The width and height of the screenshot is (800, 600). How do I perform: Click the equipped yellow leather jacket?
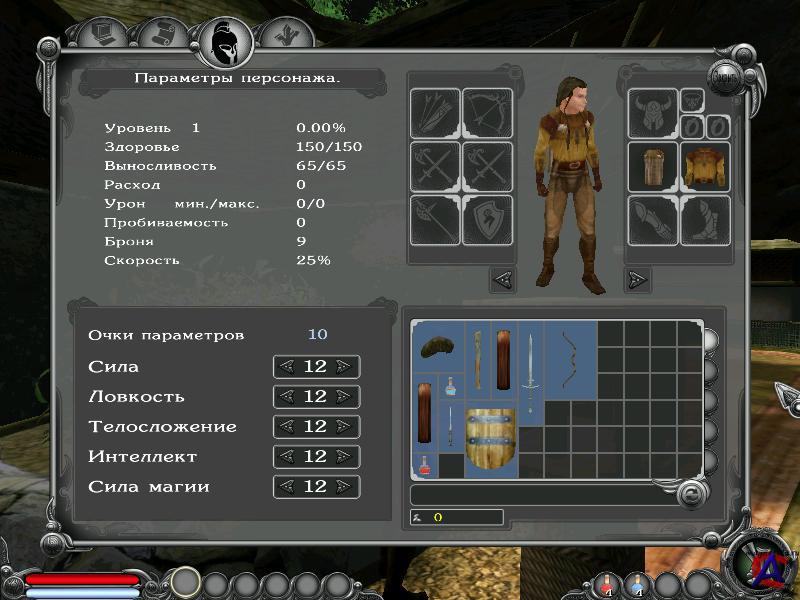pyautogui.click(x=705, y=166)
